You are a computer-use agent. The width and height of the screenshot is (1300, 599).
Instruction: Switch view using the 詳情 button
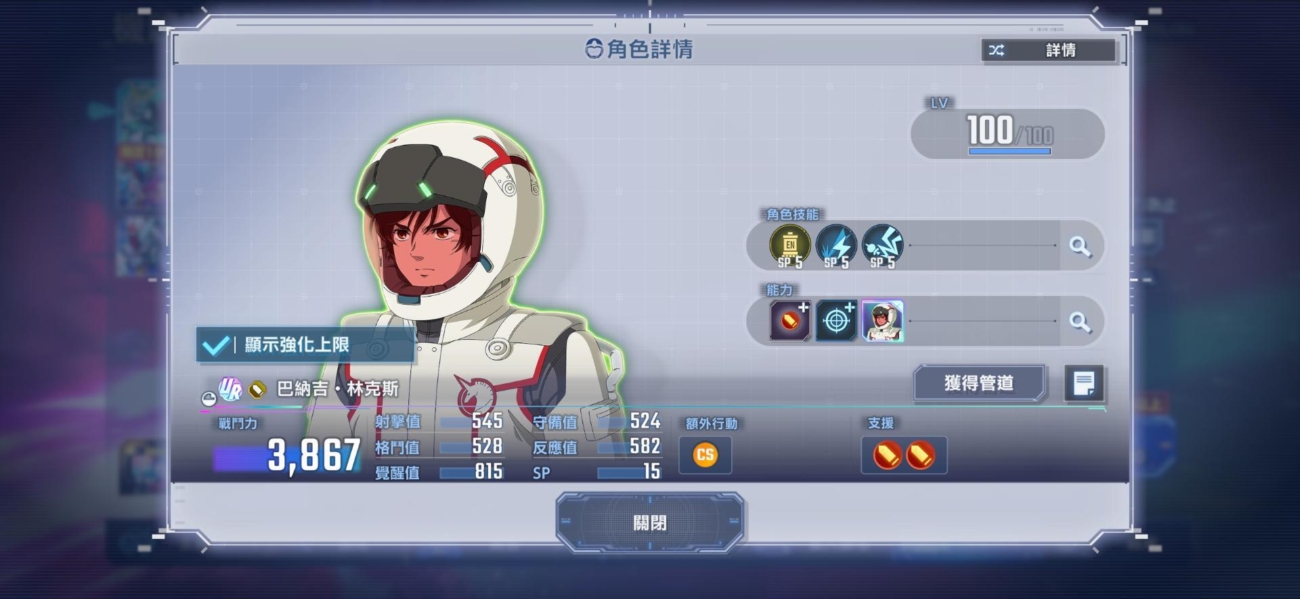tap(1049, 50)
